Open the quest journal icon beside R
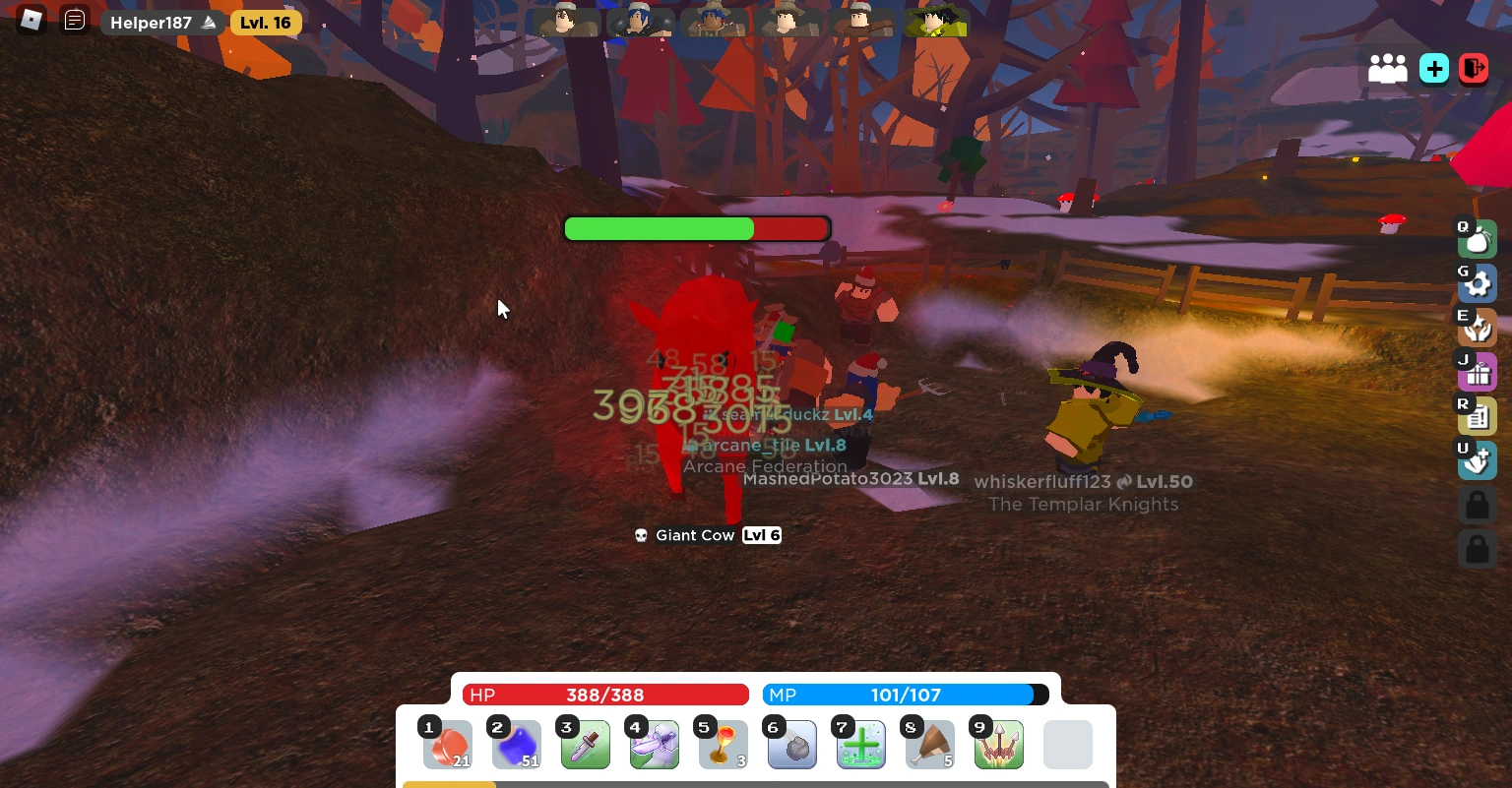Viewport: 1512px width, 788px height. pos(1478,416)
